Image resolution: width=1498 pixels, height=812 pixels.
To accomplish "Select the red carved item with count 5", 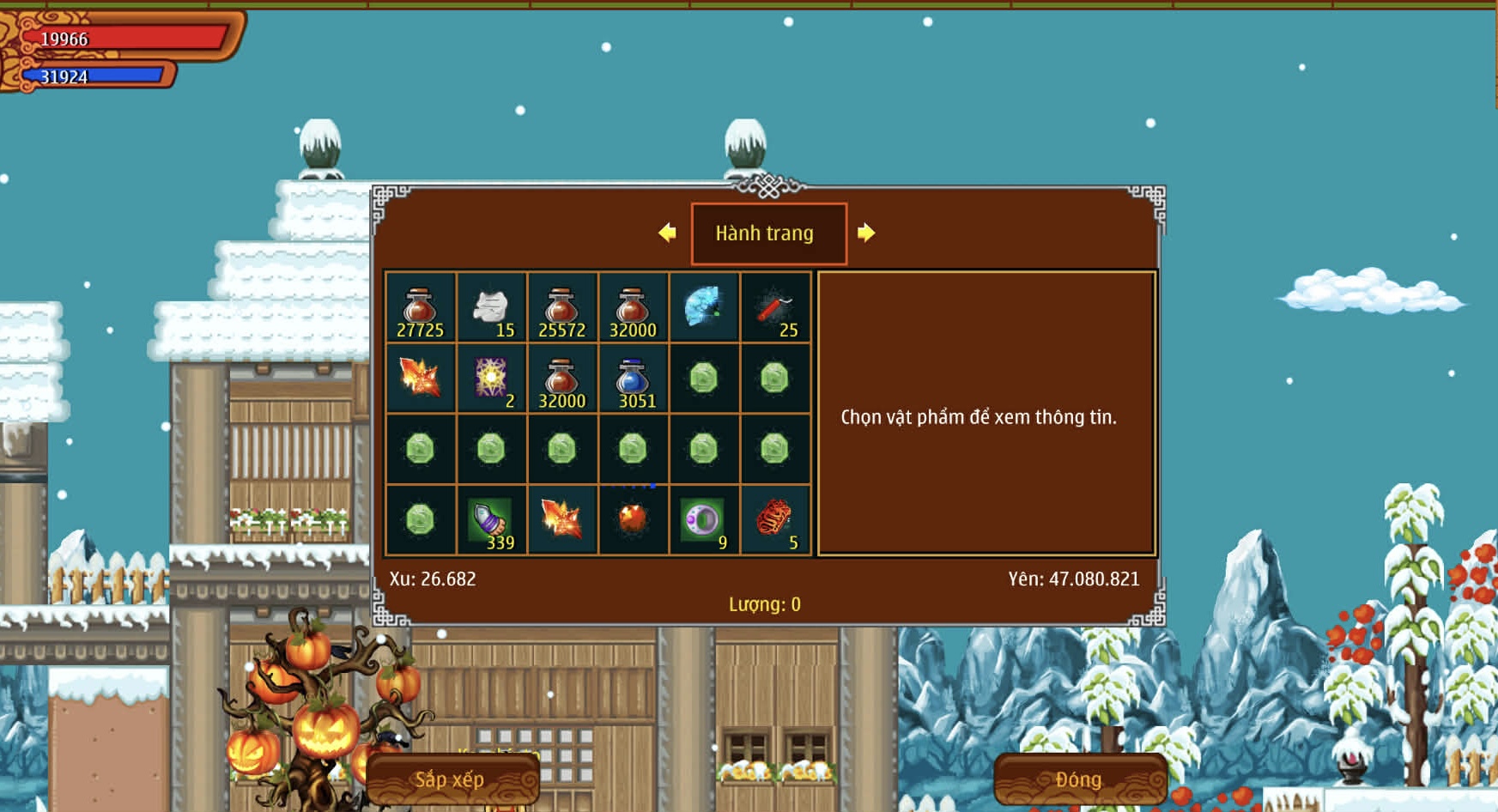I will (774, 520).
